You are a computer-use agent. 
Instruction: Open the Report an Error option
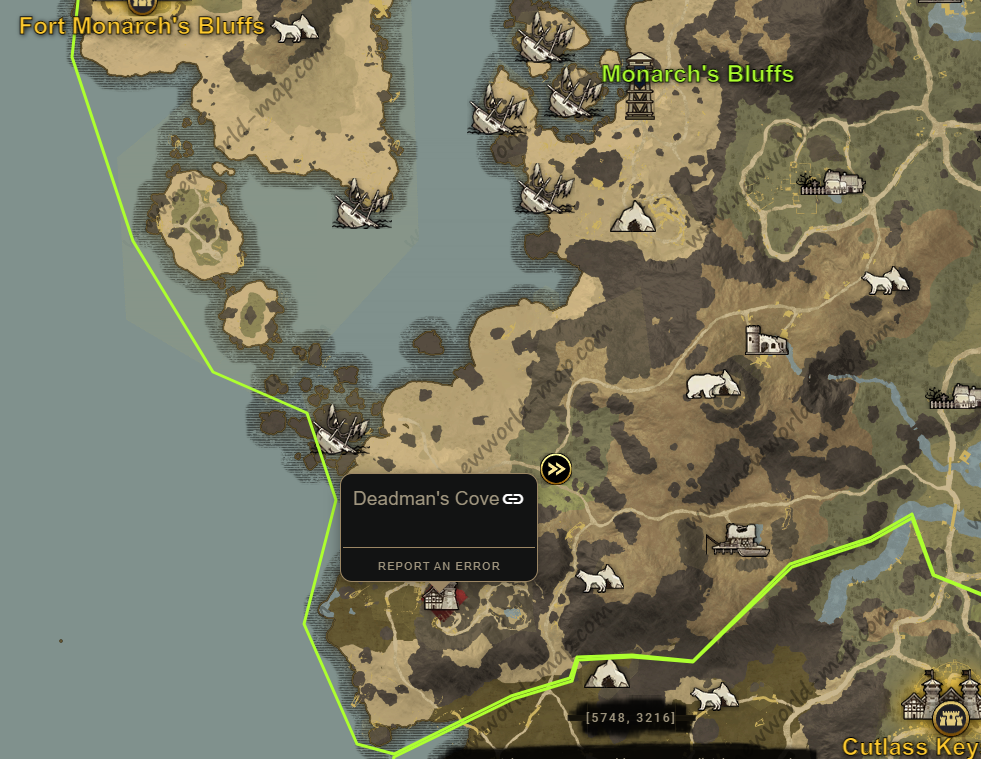438,566
